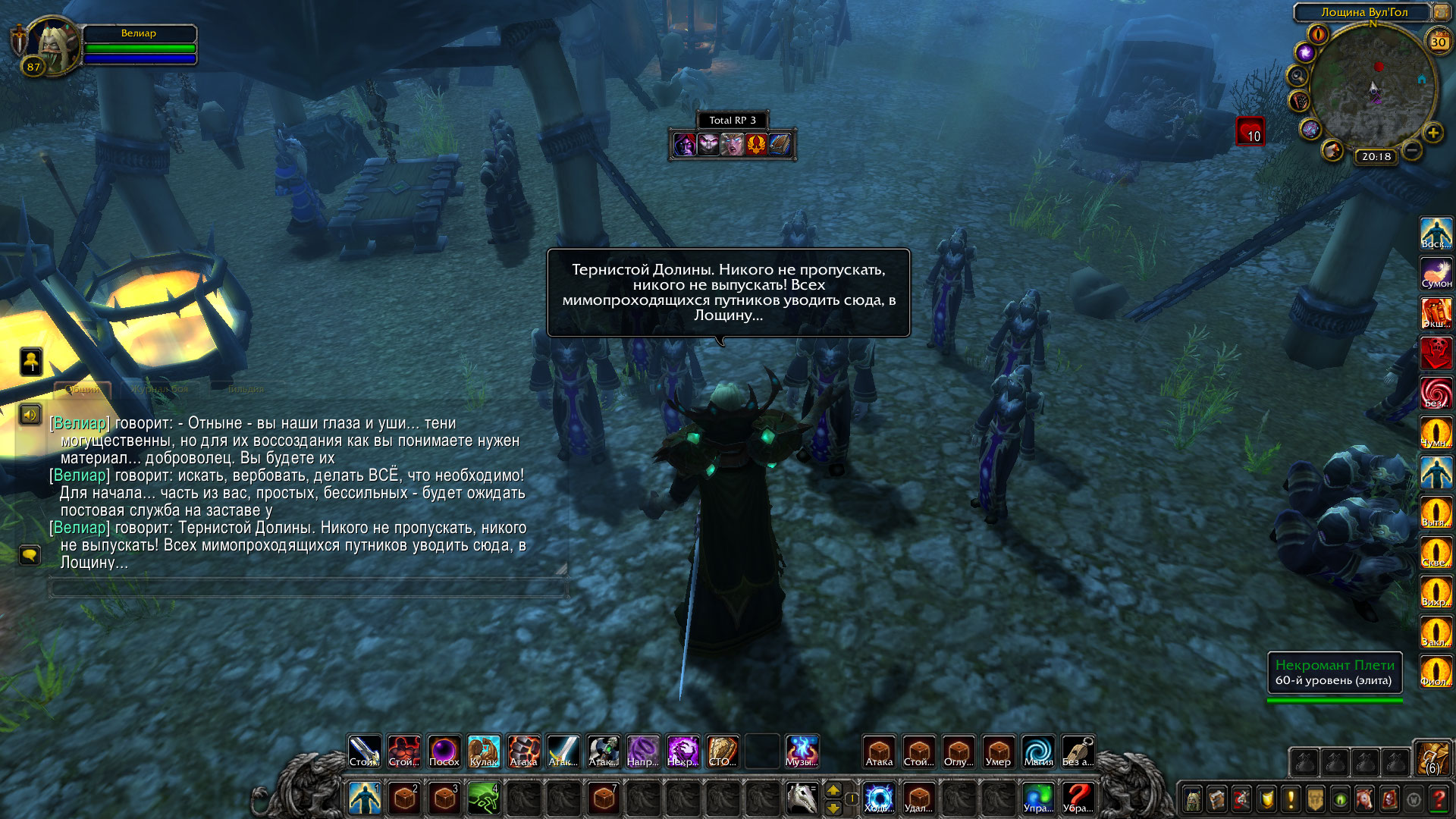Open the quest log exclamation mark button
The height and width of the screenshot is (819, 1456).
click(1291, 799)
